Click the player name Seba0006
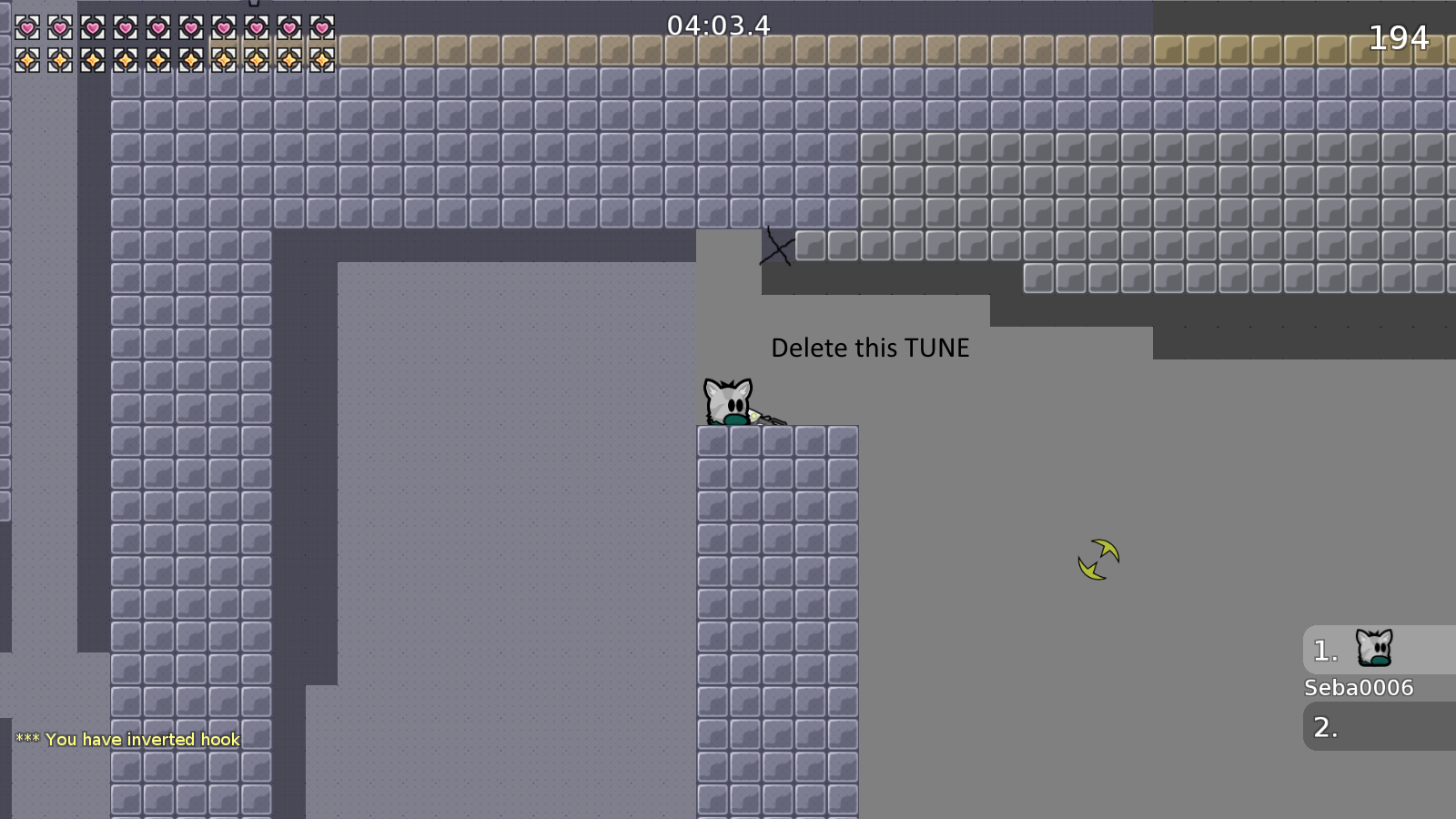This screenshot has height=819, width=1456. click(1357, 688)
